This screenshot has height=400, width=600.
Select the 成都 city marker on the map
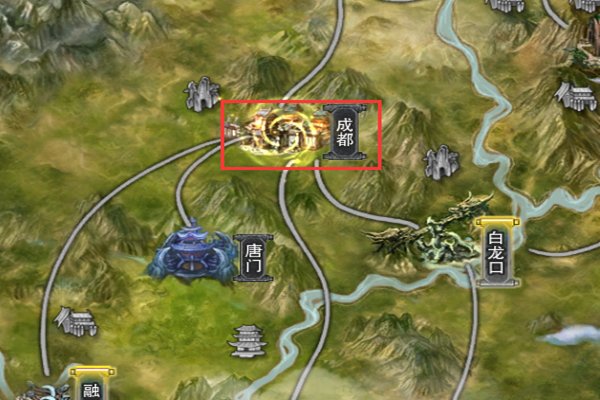[x=344, y=134]
